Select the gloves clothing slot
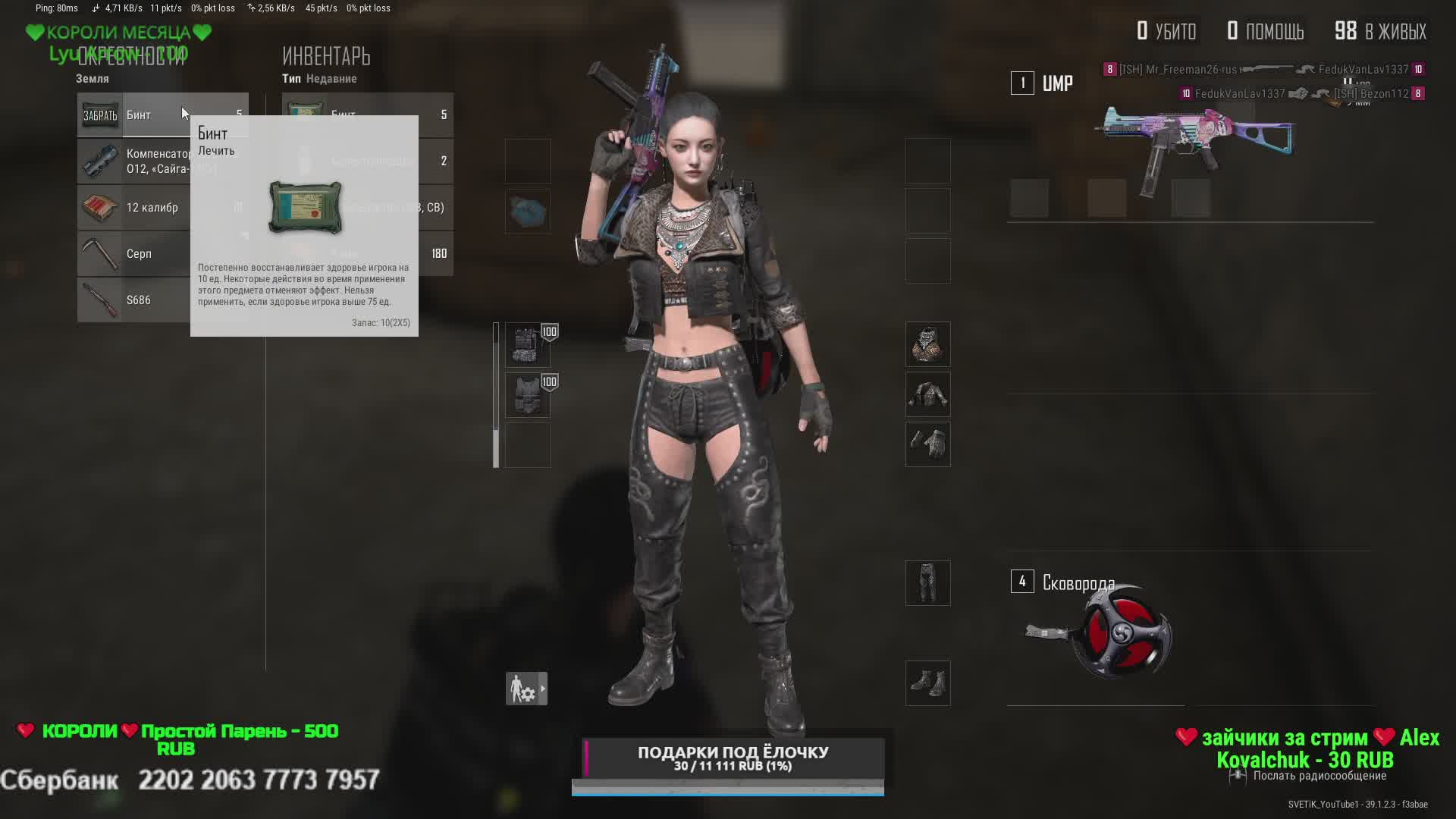 [927, 444]
